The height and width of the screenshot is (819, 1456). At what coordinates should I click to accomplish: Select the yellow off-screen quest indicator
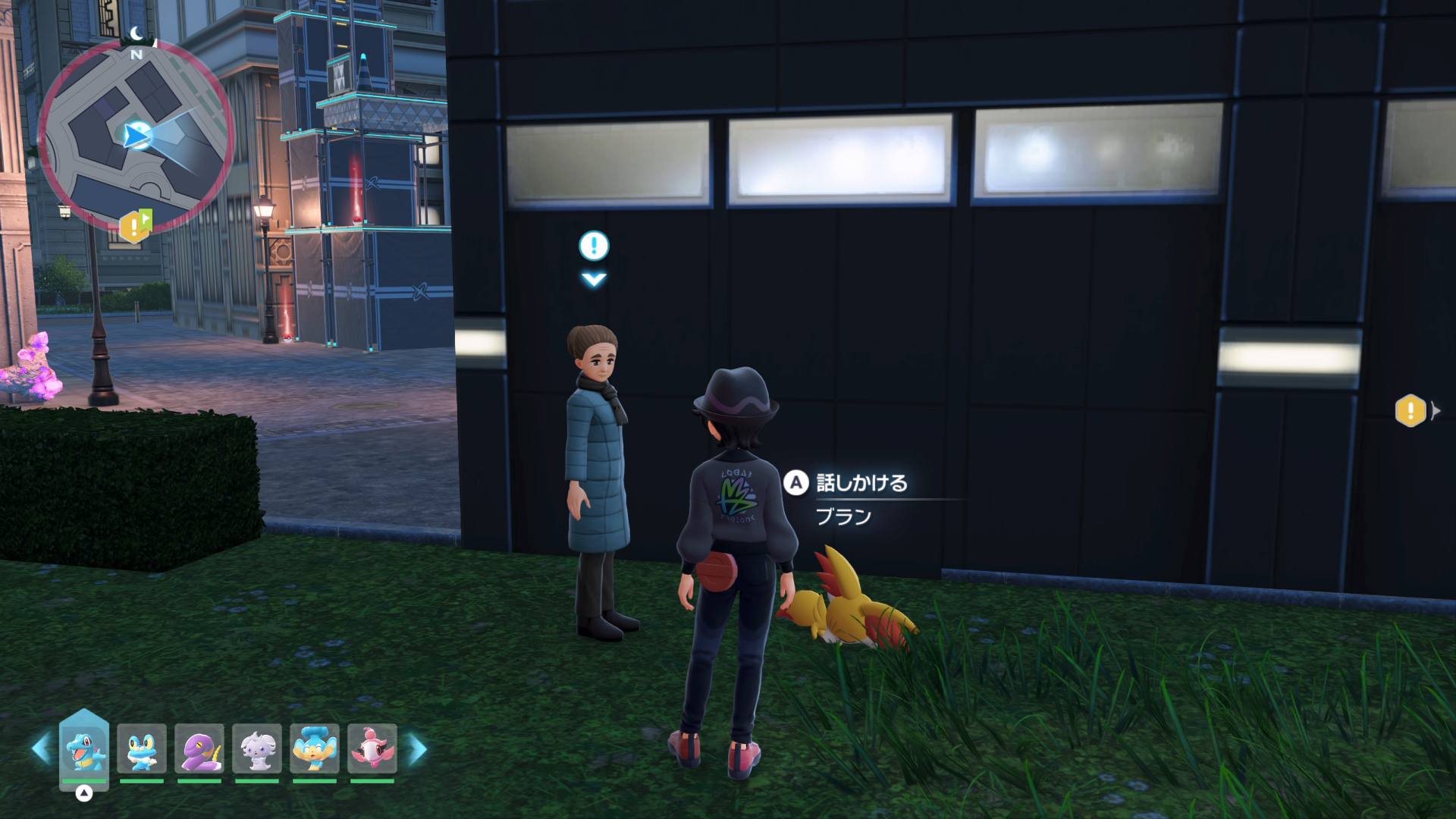pos(1410,411)
